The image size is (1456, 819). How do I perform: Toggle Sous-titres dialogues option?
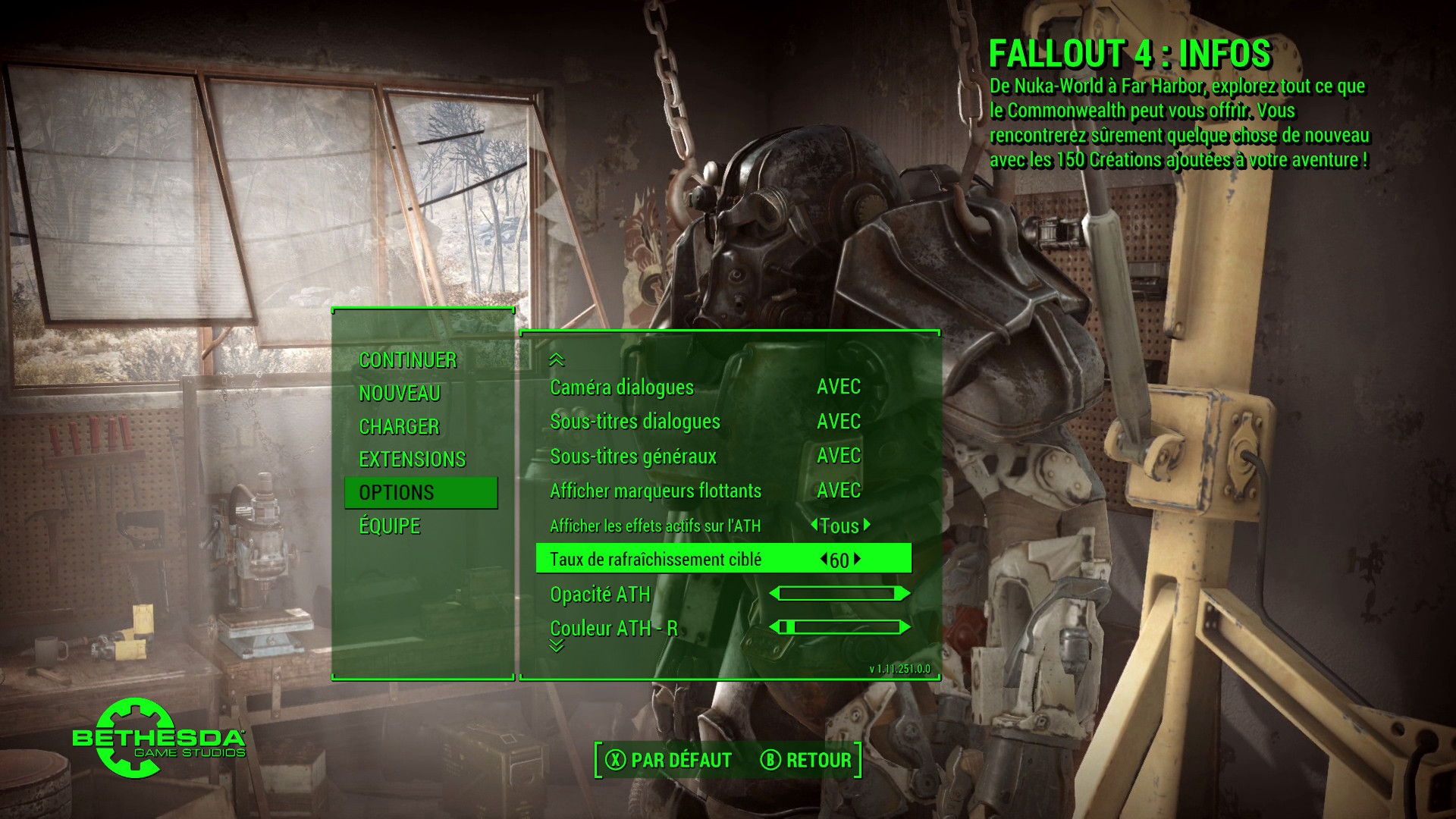tap(838, 422)
